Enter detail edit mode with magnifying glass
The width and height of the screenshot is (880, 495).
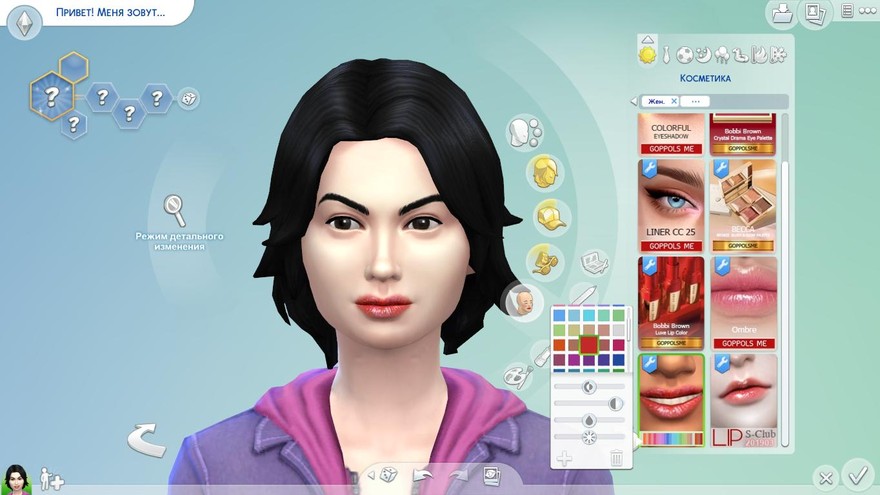tap(176, 210)
